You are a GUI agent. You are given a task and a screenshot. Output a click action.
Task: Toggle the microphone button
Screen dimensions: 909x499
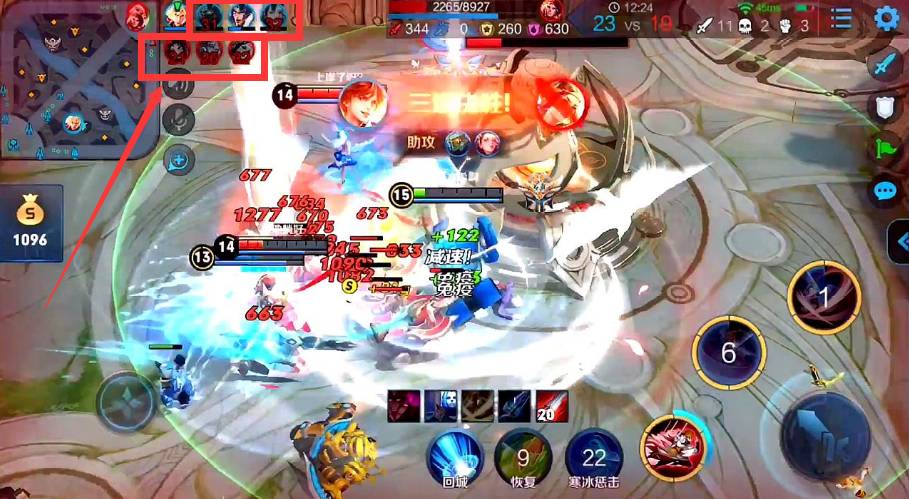179,120
